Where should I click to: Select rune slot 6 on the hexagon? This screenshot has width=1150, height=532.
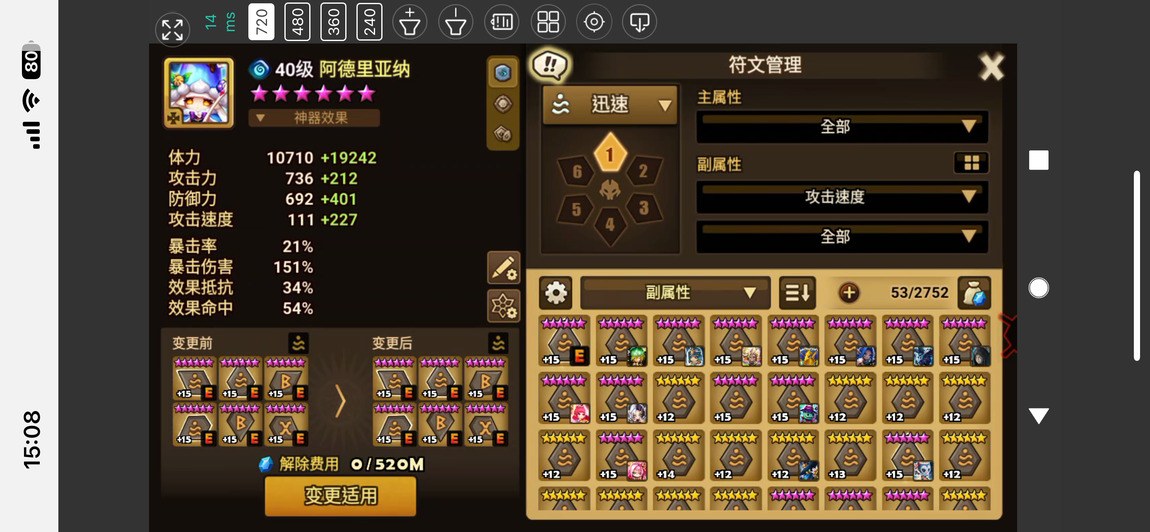(x=577, y=172)
